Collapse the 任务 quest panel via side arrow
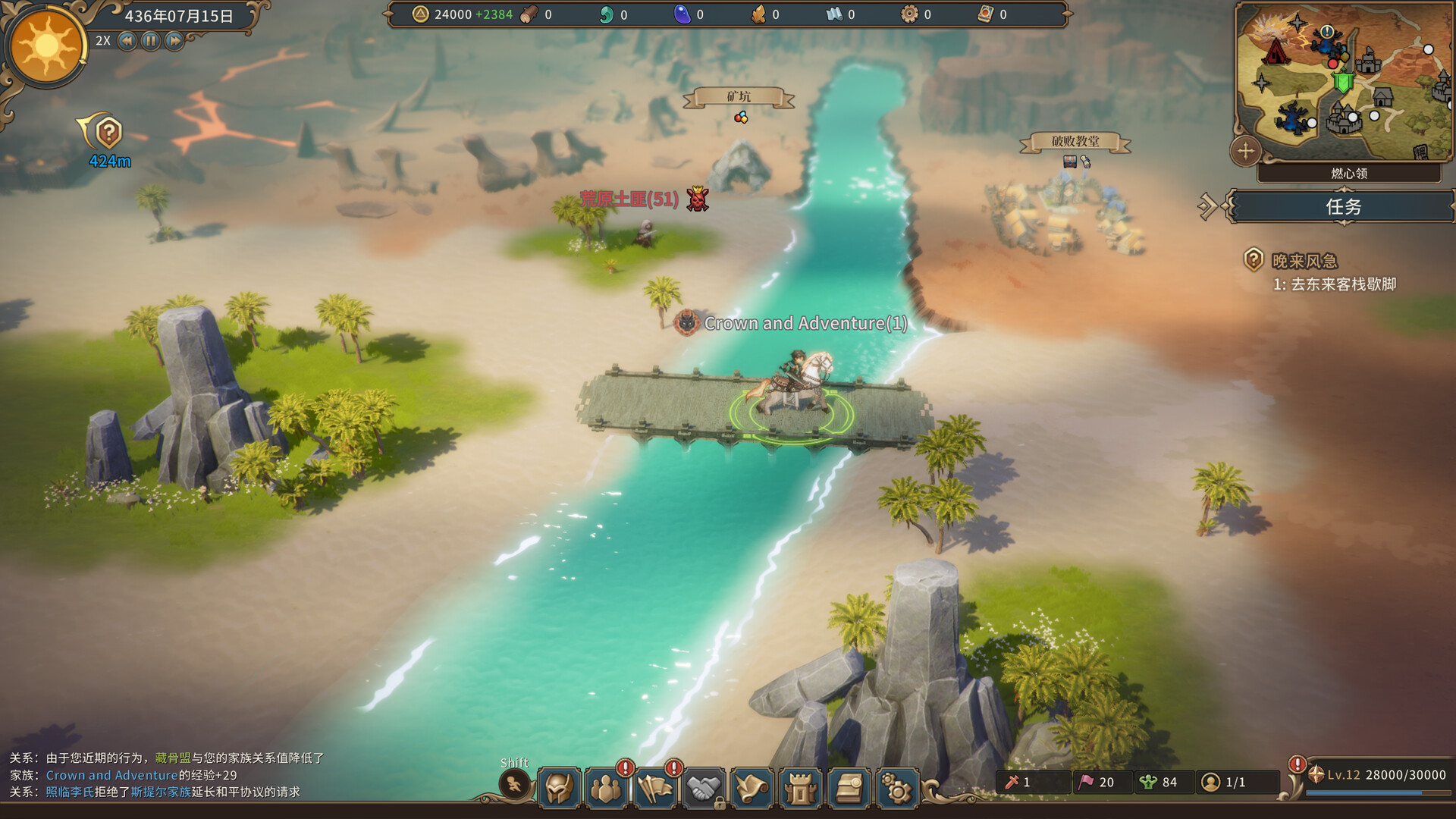The height and width of the screenshot is (819, 1456). point(1209,206)
